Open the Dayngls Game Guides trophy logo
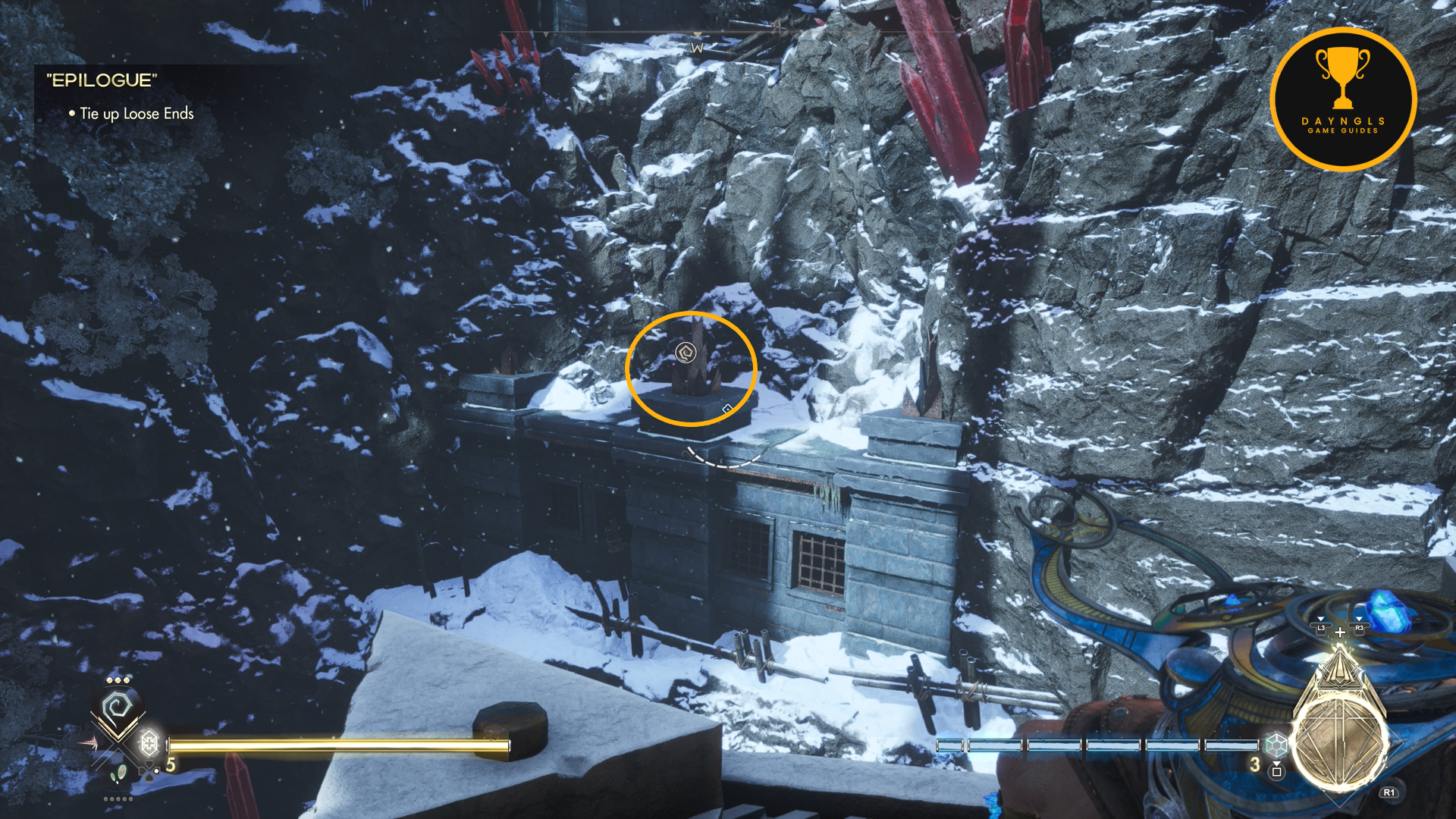Screen dimensions: 1456x819 tap(1343, 99)
